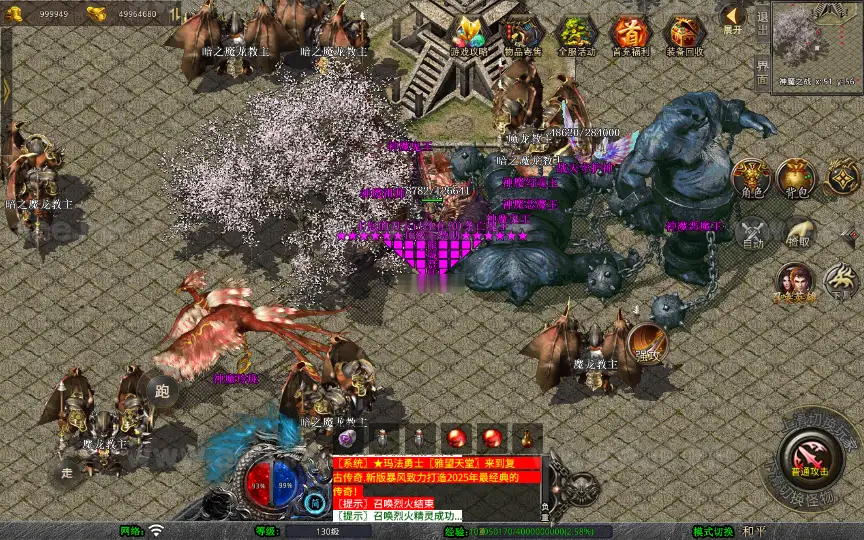Open the 角色 character panel
This screenshot has width=864, height=540.
pyautogui.click(x=750, y=178)
